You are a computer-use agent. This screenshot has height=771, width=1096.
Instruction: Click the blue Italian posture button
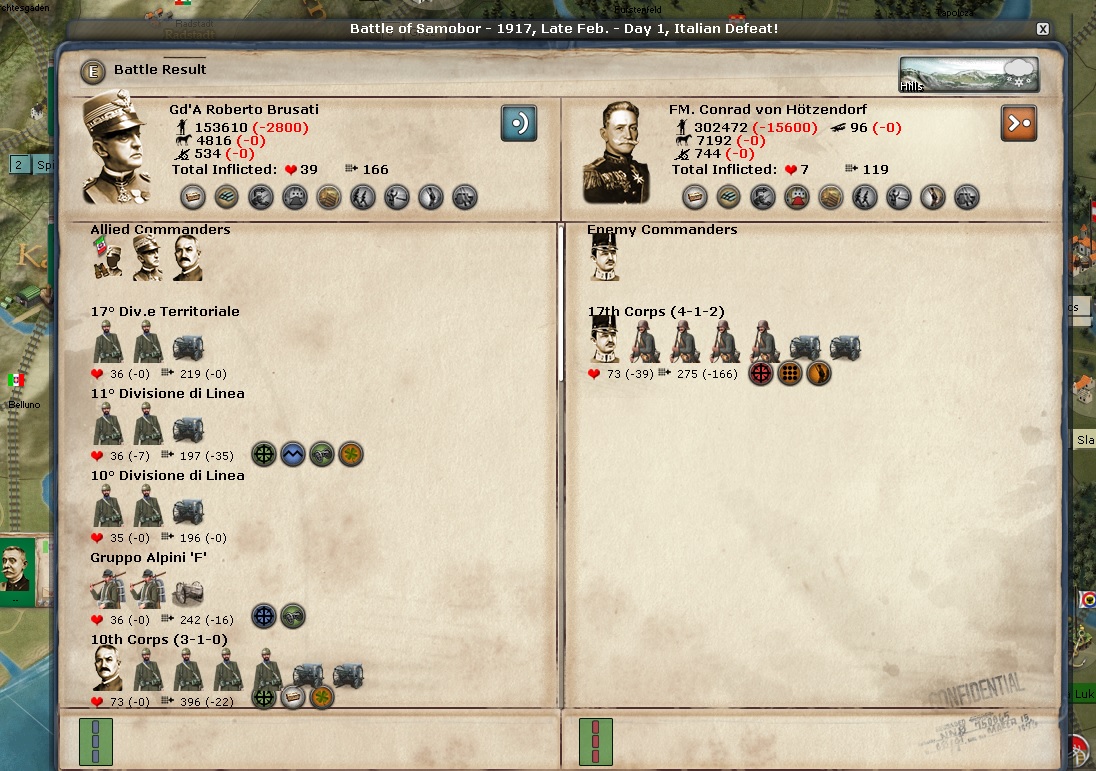click(x=519, y=123)
